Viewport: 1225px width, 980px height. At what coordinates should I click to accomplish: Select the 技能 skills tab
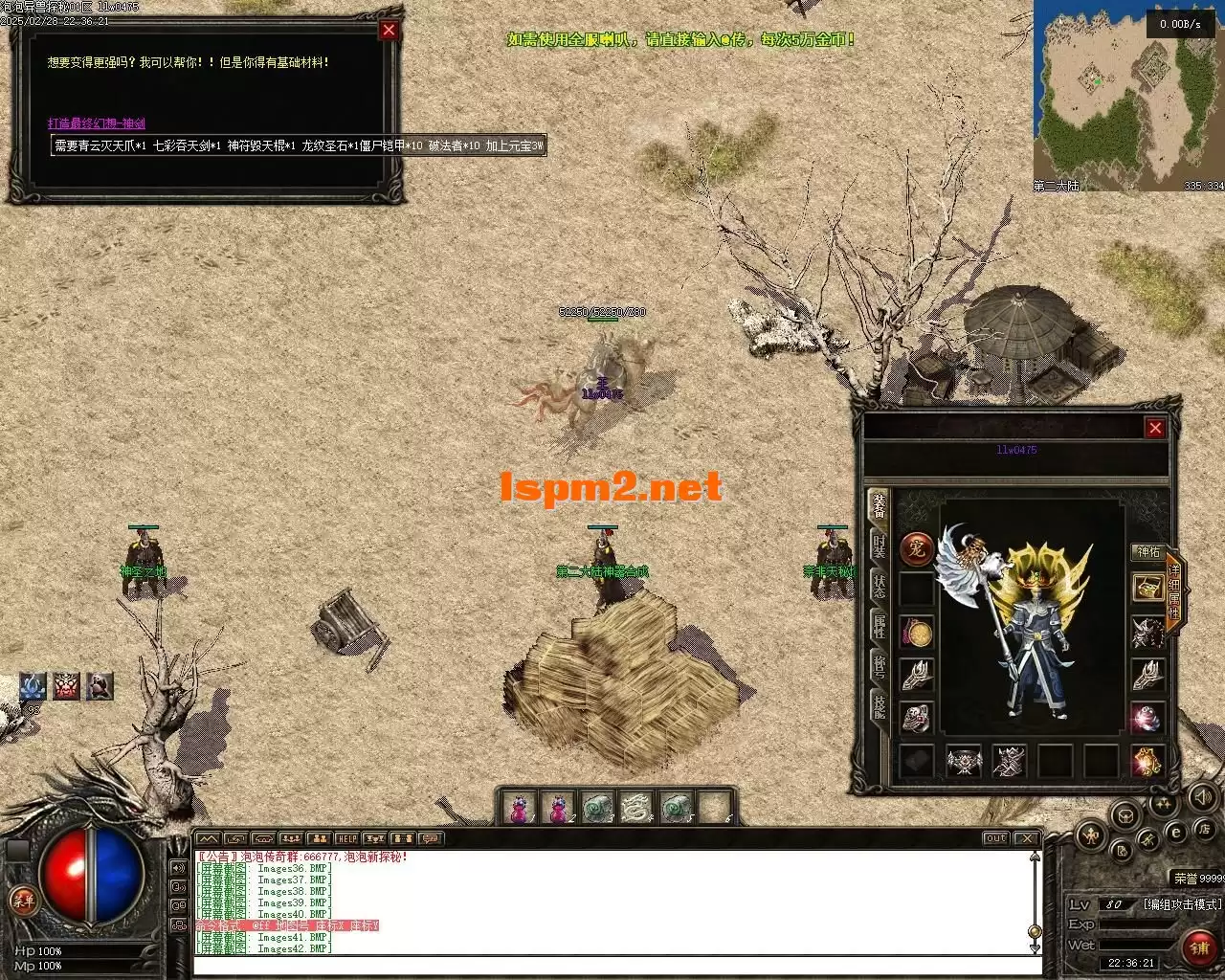(879, 705)
